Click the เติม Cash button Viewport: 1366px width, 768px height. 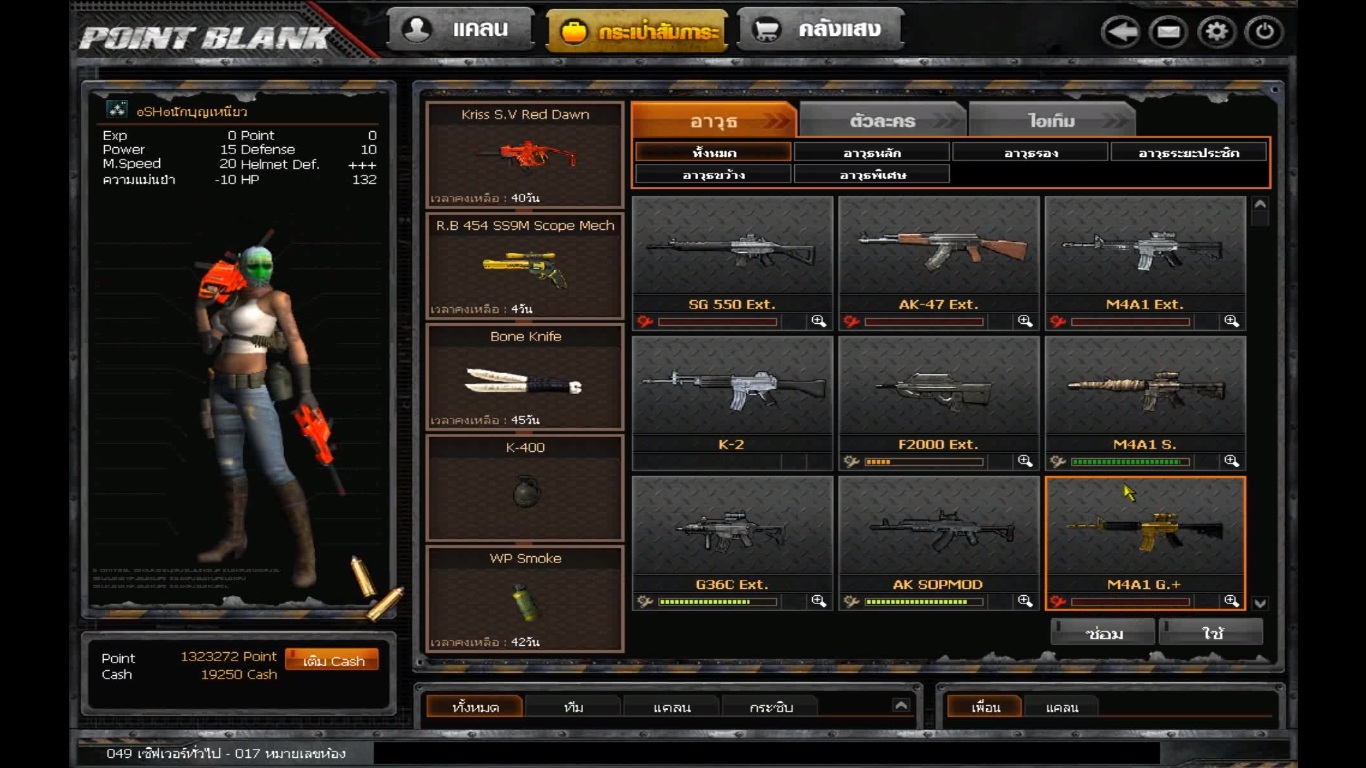(x=331, y=660)
